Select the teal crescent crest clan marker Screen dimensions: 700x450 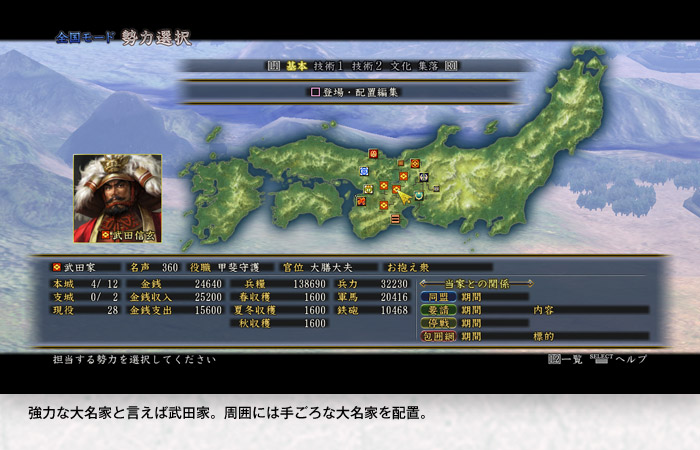[x=419, y=195]
